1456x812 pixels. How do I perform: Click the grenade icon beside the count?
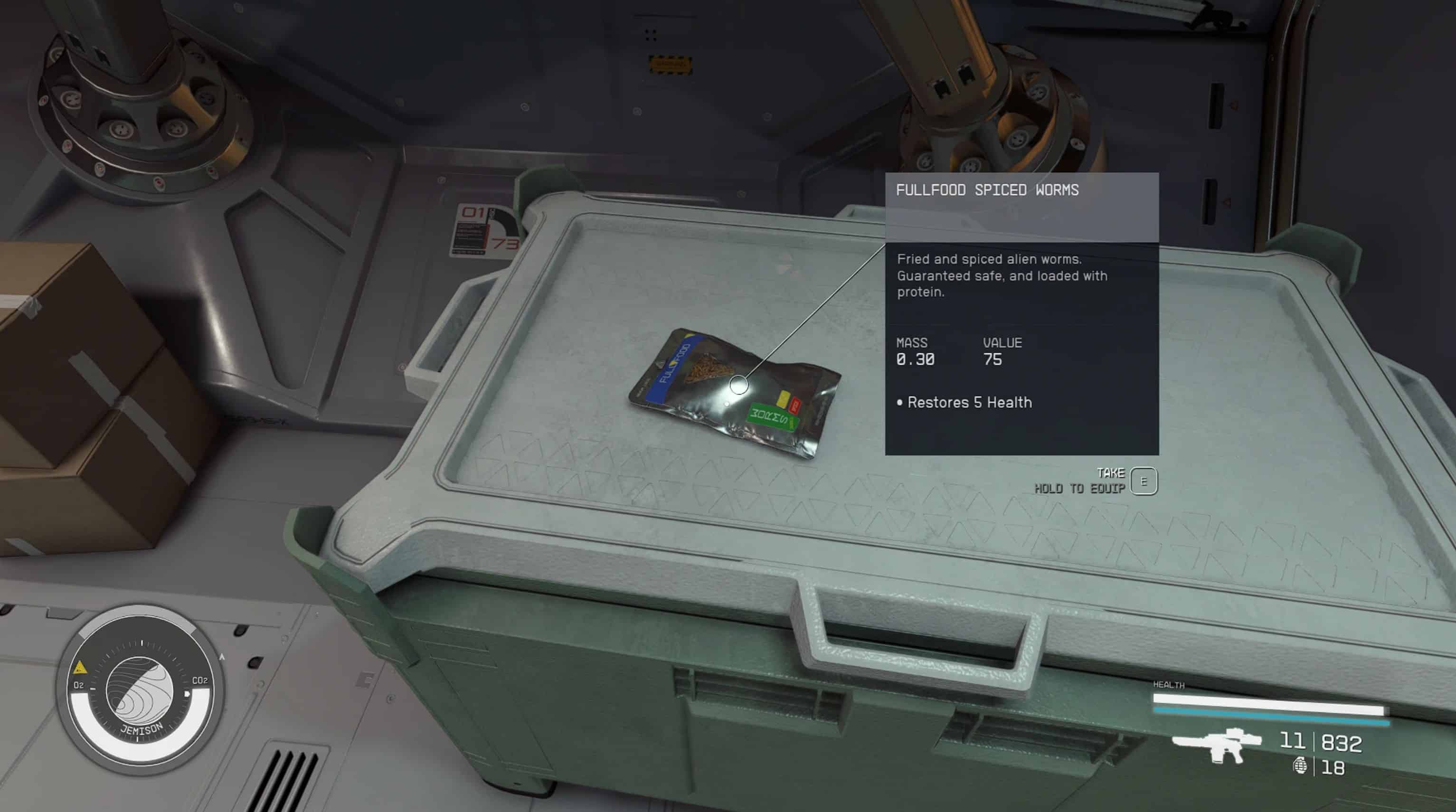[x=1299, y=767]
